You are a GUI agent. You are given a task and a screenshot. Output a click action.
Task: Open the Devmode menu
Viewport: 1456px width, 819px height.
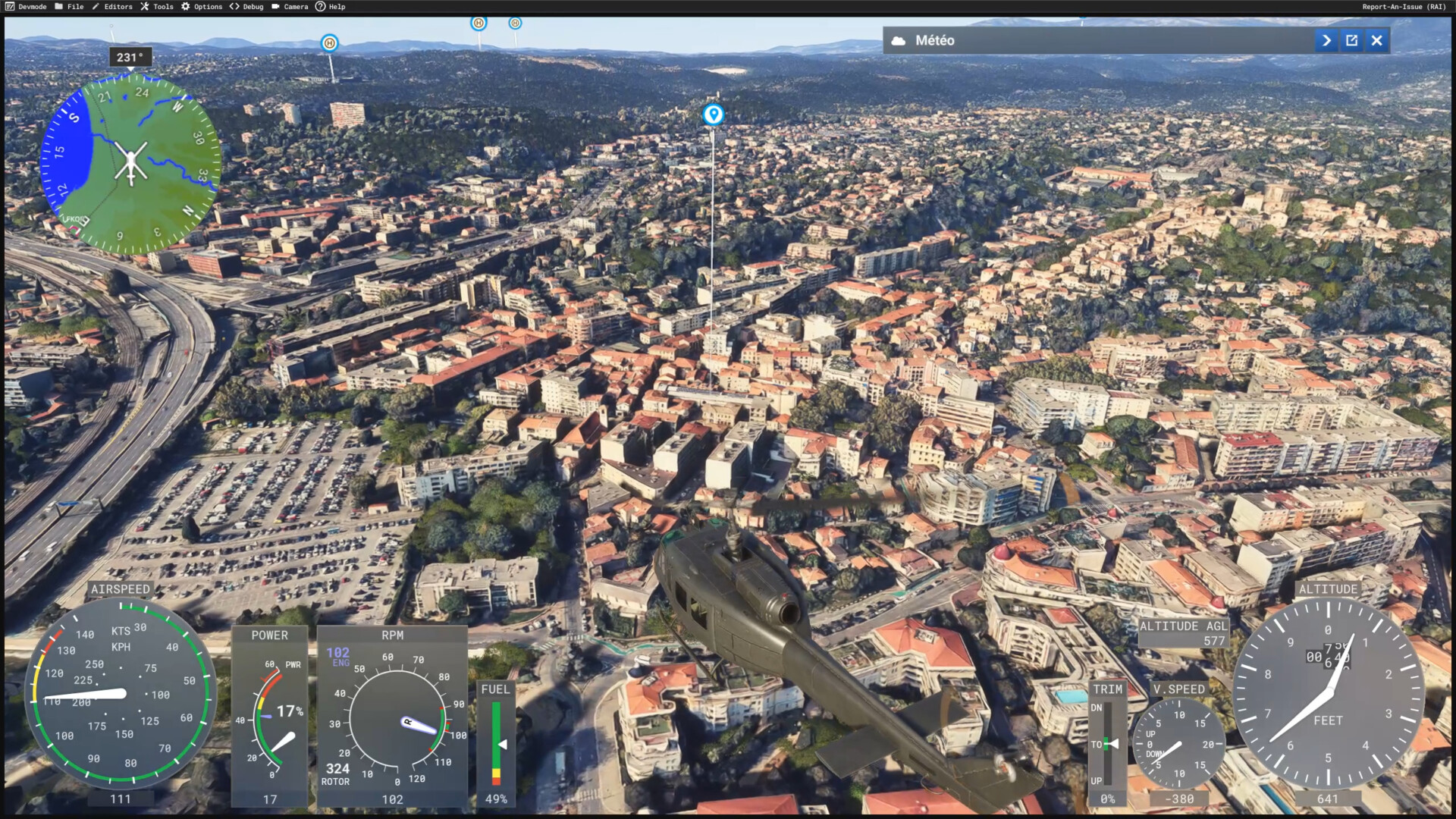[x=26, y=7]
